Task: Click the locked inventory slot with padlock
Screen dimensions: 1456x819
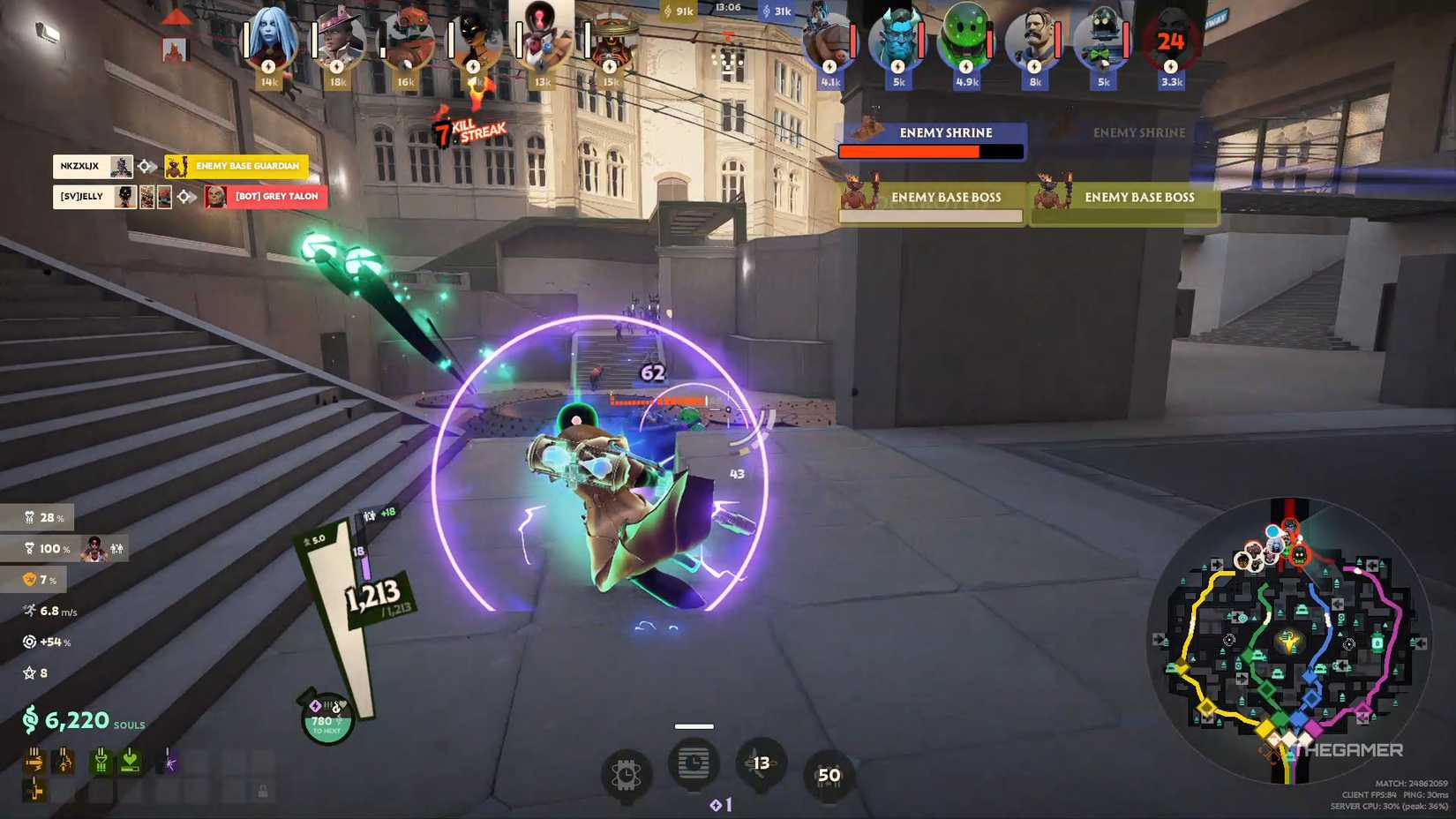Action: pyautogui.click(x=263, y=791)
